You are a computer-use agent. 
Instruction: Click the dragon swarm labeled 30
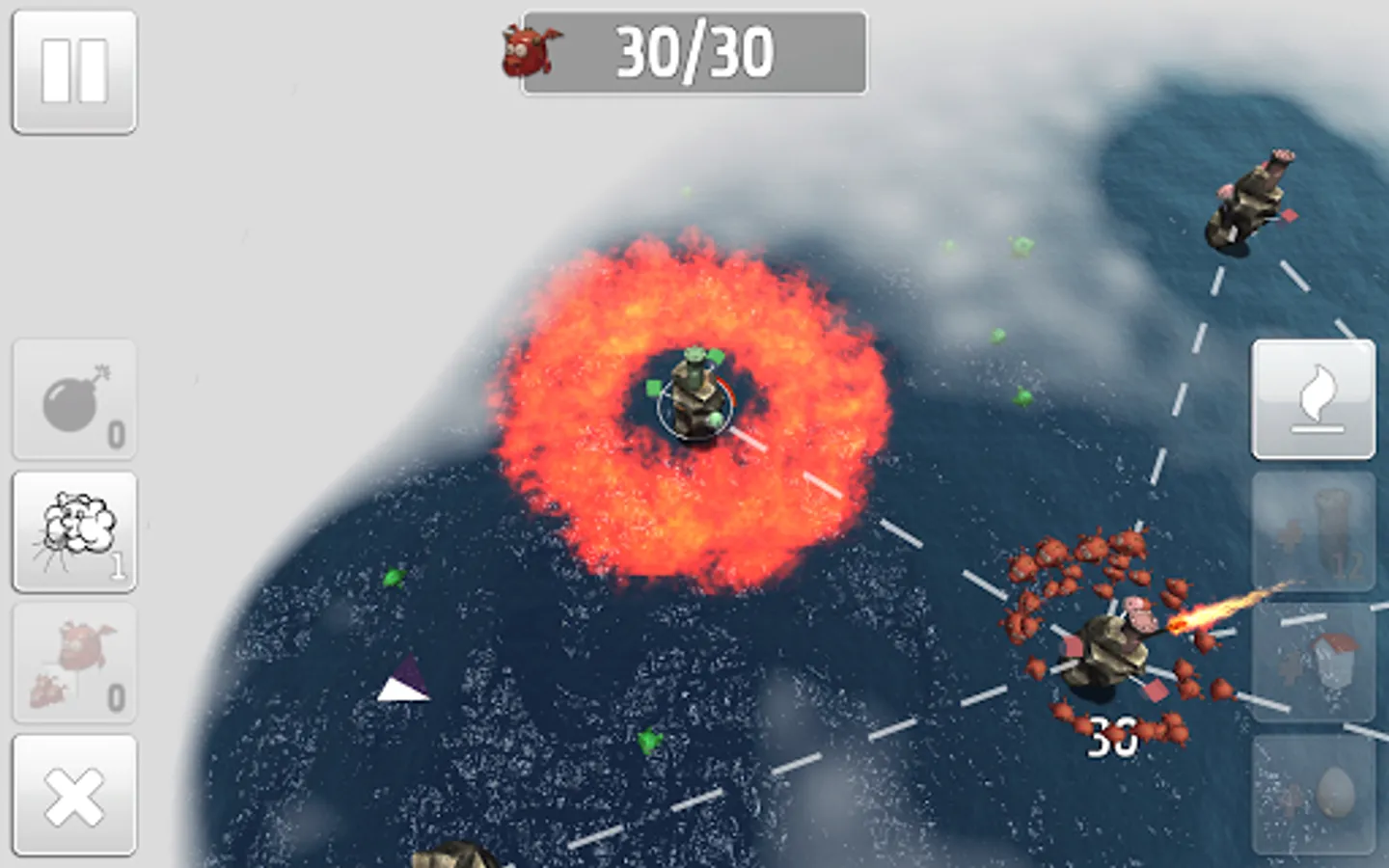tap(1109, 637)
